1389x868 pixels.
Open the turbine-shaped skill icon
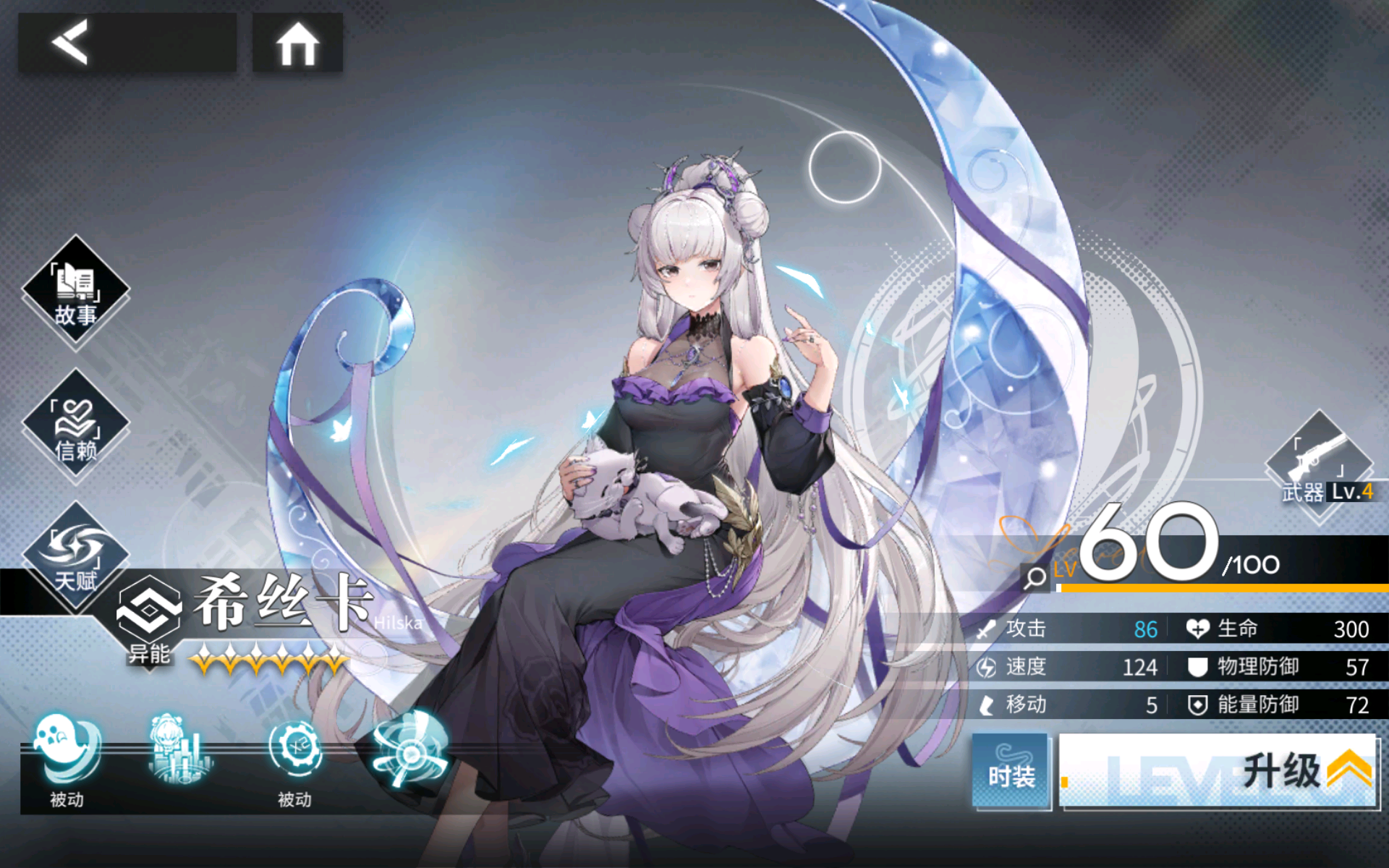tap(409, 752)
